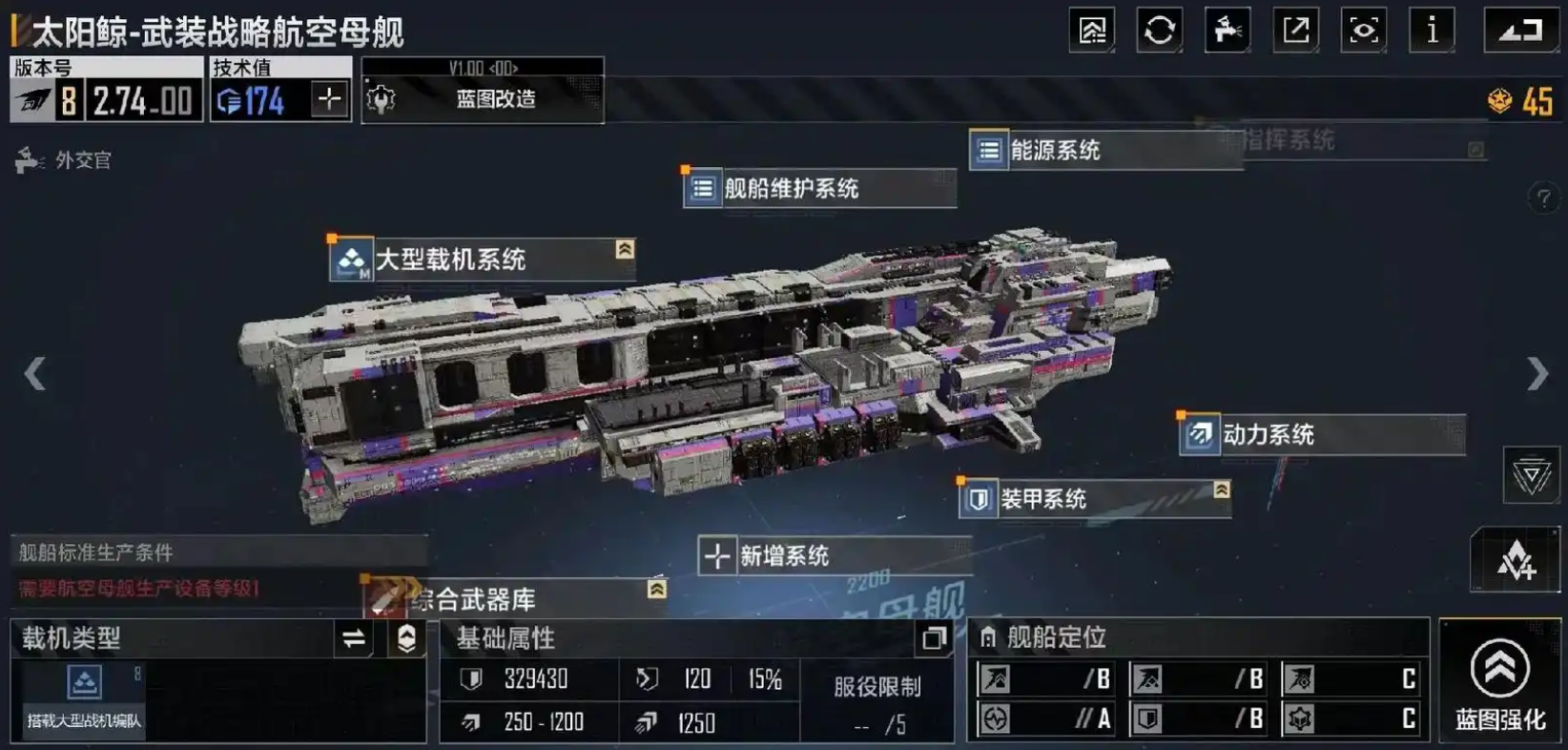Toggle the 基础属性 panel expand control
Screen dimensions: 1568x750
tap(933, 639)
